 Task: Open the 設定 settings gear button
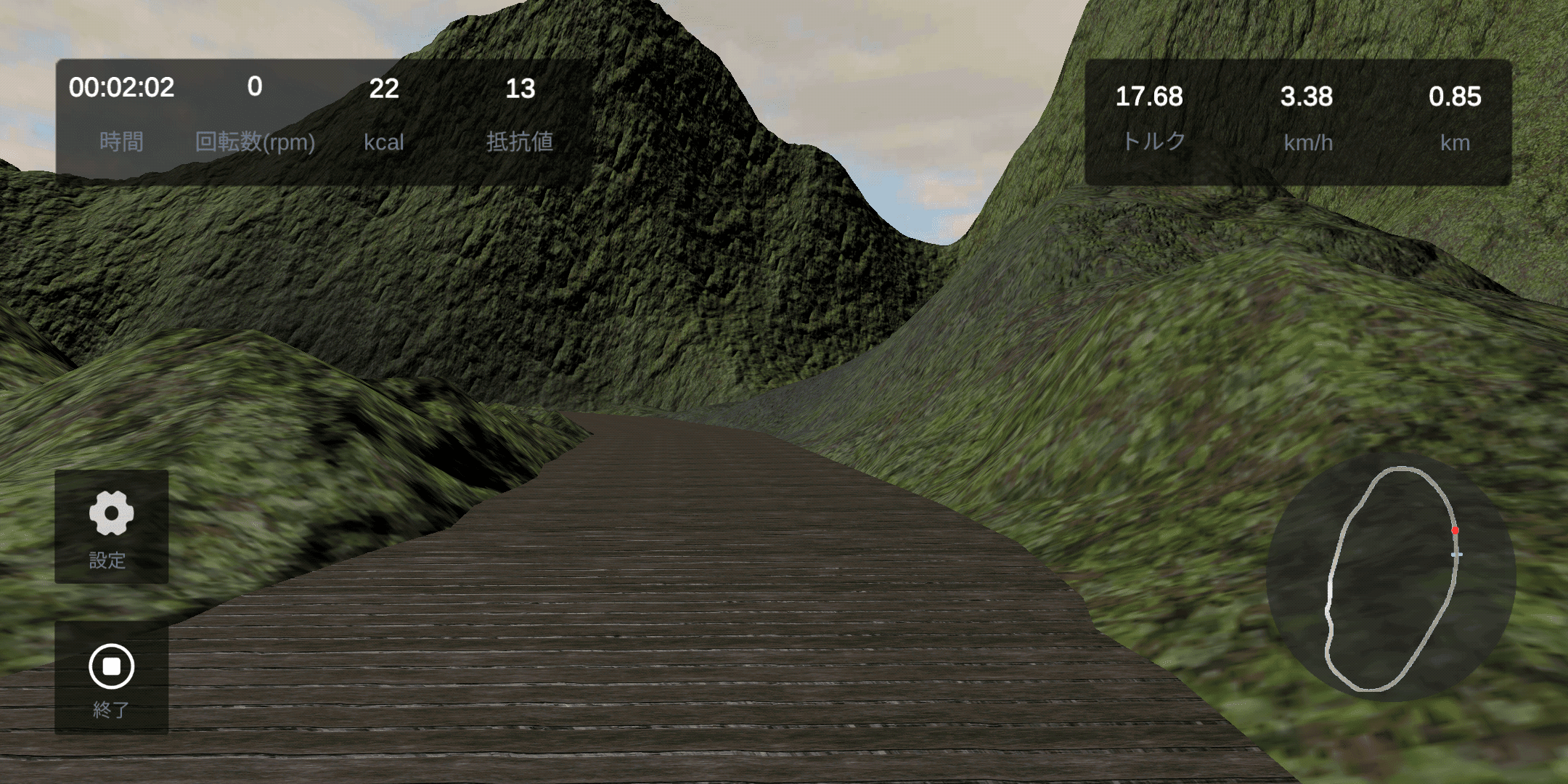click(x=111, y=526)
